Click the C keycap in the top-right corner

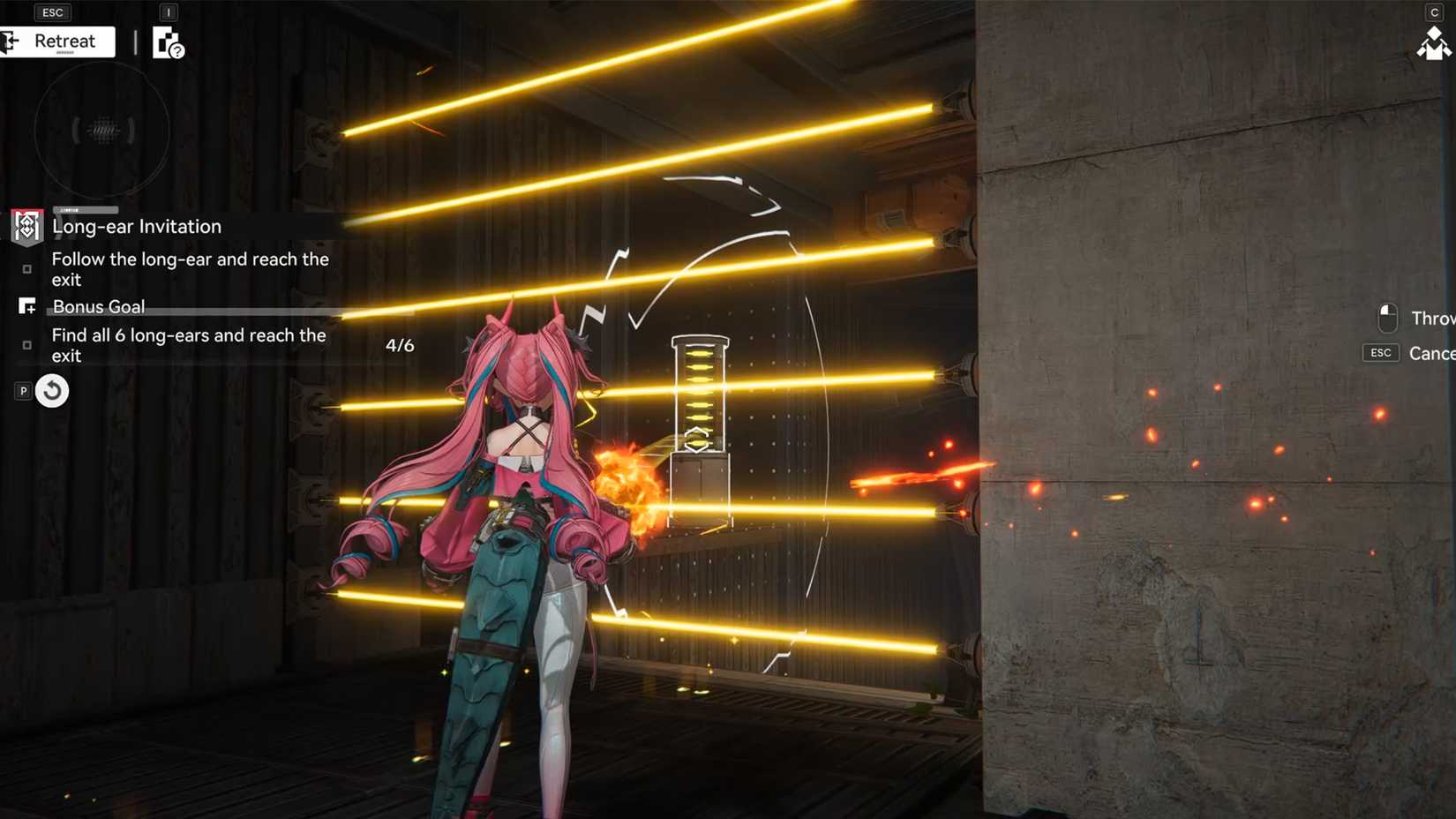pos(1437,12)
